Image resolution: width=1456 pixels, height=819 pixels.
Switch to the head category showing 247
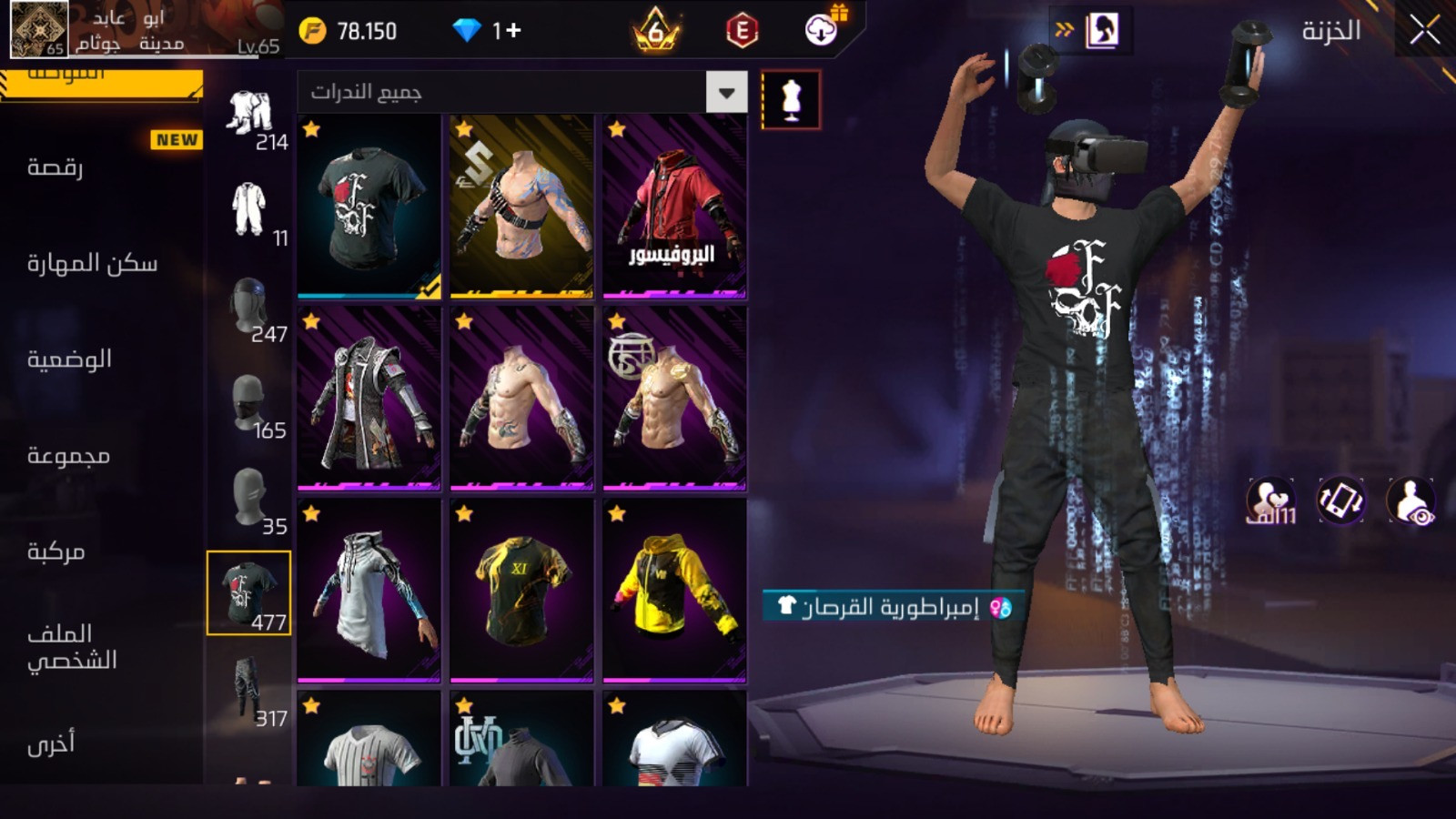tap(248, 309)
